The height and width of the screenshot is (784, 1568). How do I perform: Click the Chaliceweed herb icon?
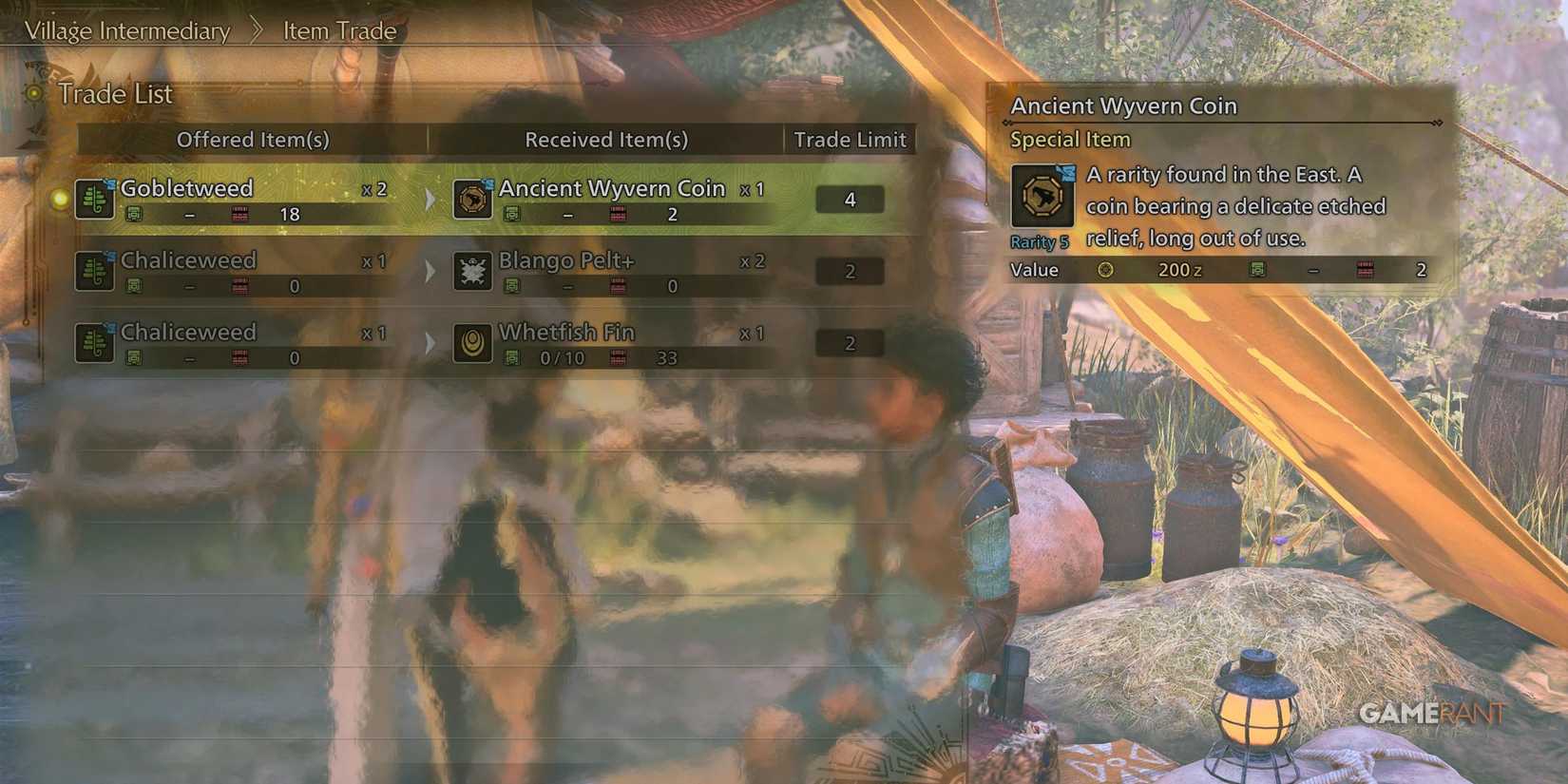95,270
